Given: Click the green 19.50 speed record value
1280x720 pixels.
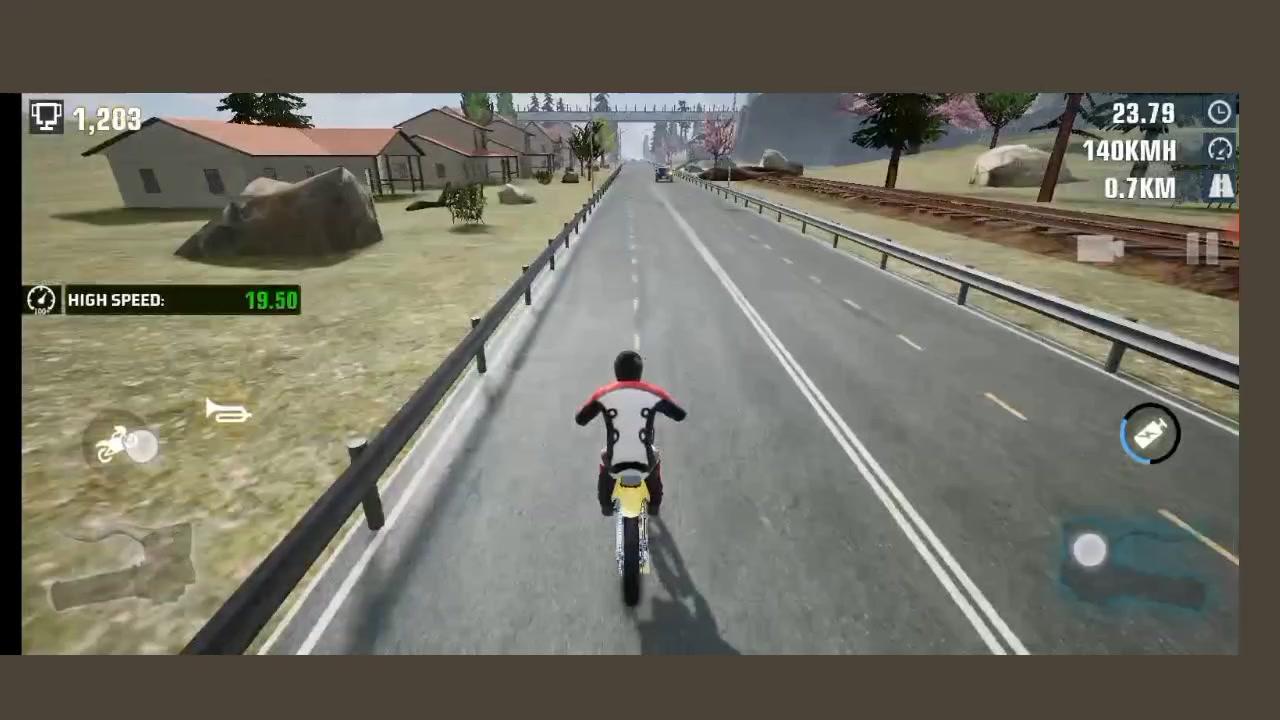Looking at the screenshot, I should tap(269, 299).
